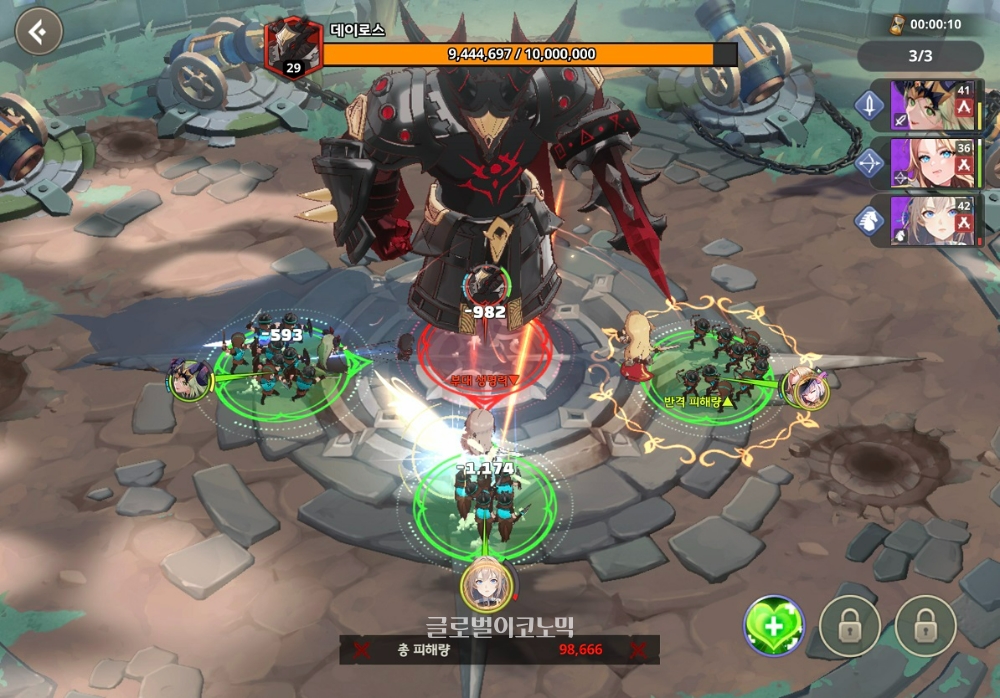This screenshot has height=698, width=1000.
Task: Go back using the arrow button
Action: pyautogui.click(x=38, y=33)
